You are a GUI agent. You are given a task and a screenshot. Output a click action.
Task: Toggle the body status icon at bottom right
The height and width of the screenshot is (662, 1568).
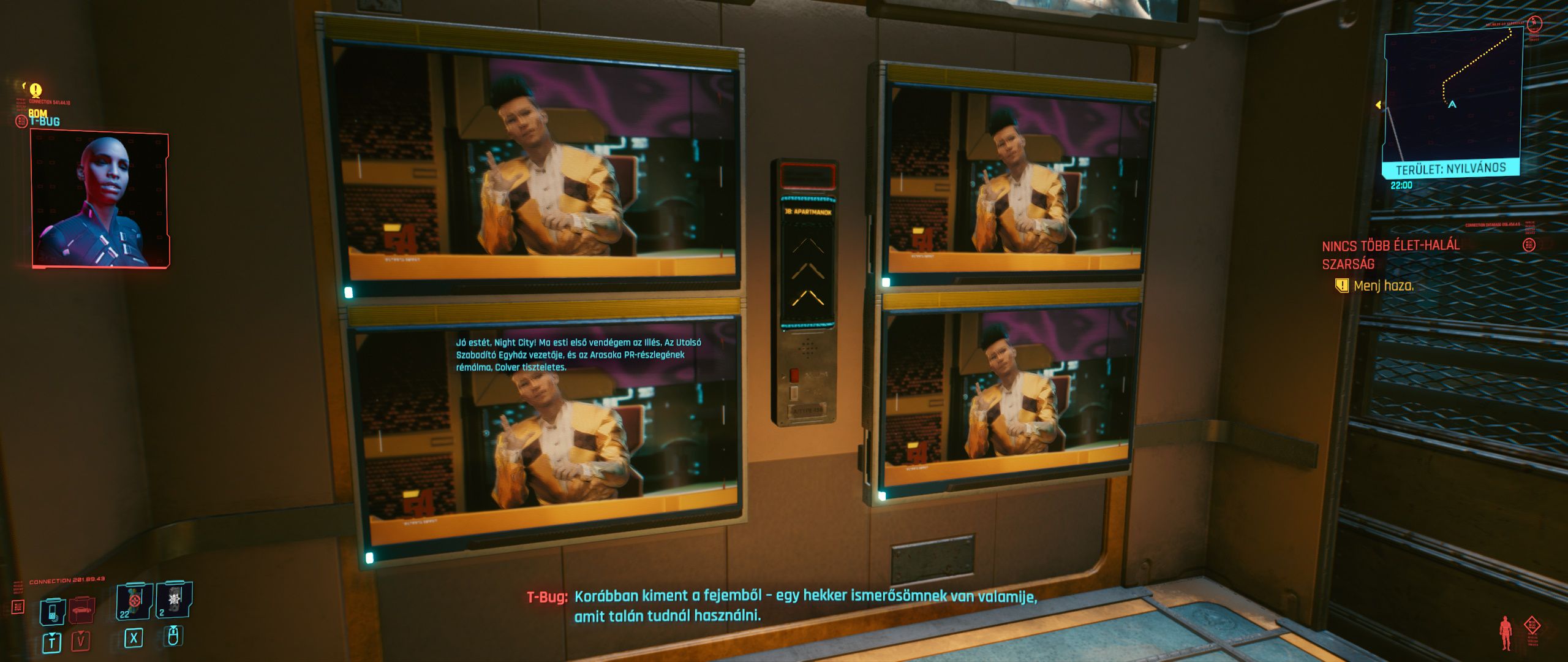(x=1505, y=633)
